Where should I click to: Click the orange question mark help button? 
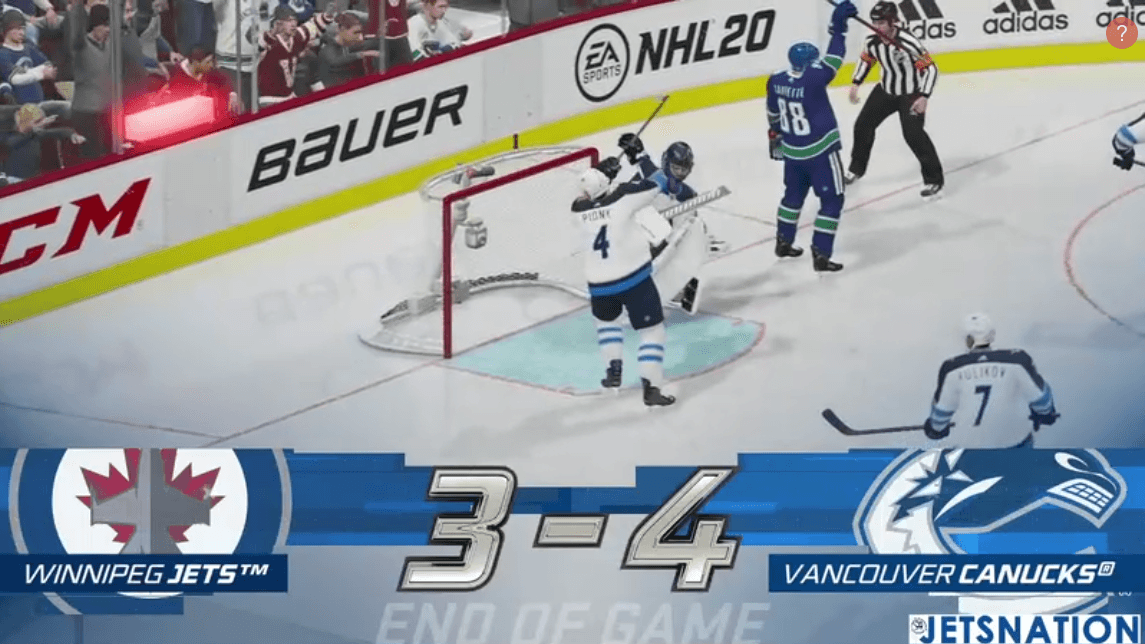[1121, 33]
